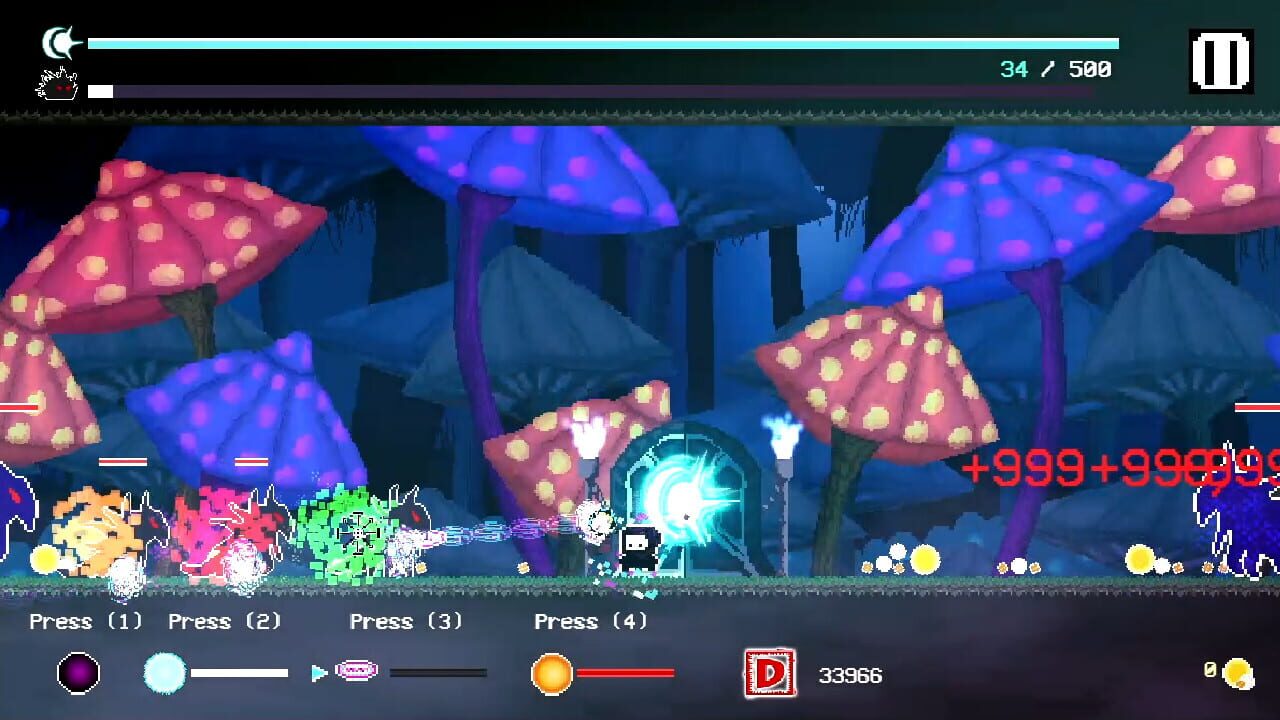The width and height of the screenshot is (1280, 720).
Task: Tap the gold coin icon in the bottom-right corner
Action: click(1240, 674)
